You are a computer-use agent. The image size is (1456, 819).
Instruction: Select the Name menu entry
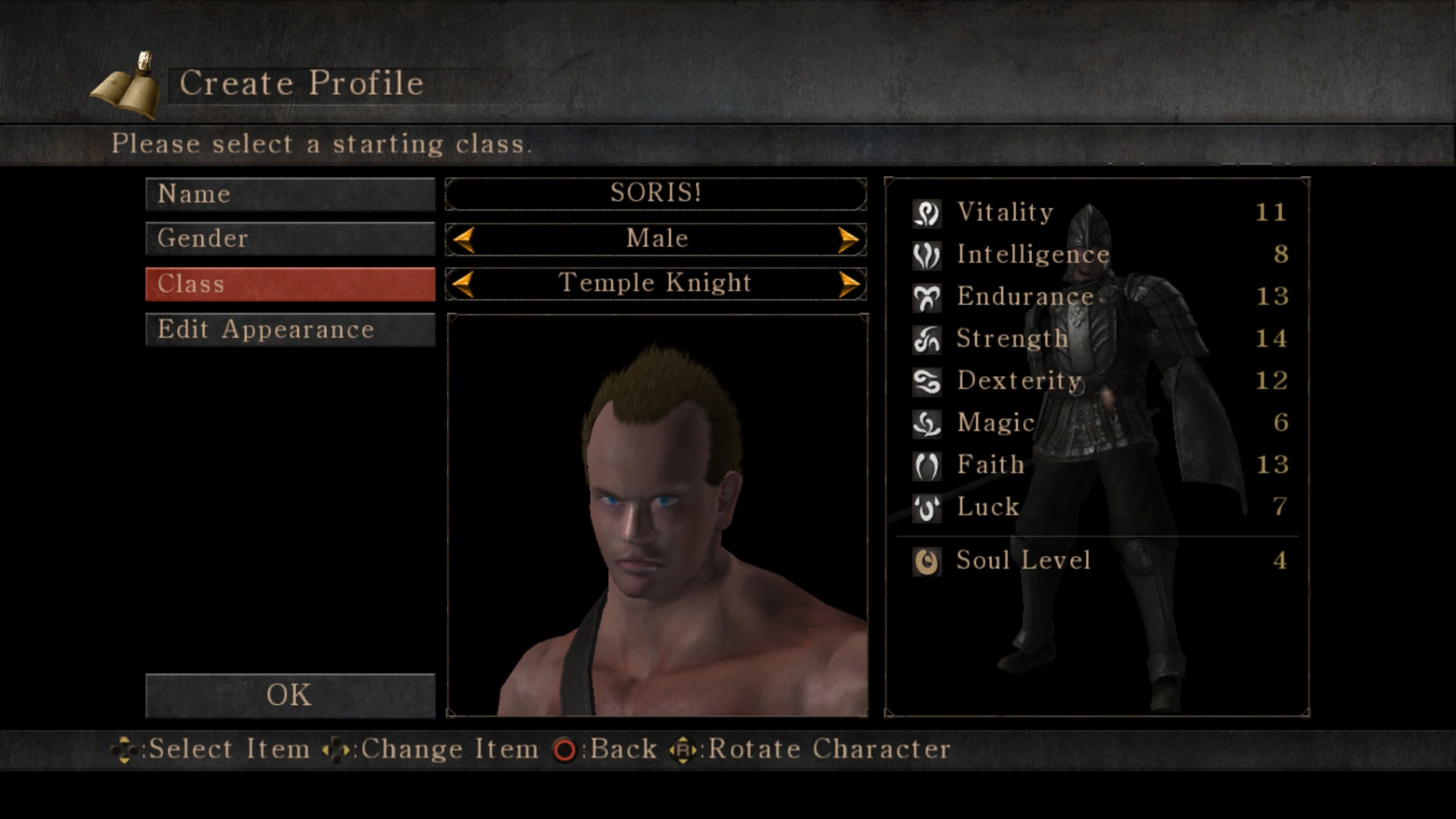tap(290, 194)
